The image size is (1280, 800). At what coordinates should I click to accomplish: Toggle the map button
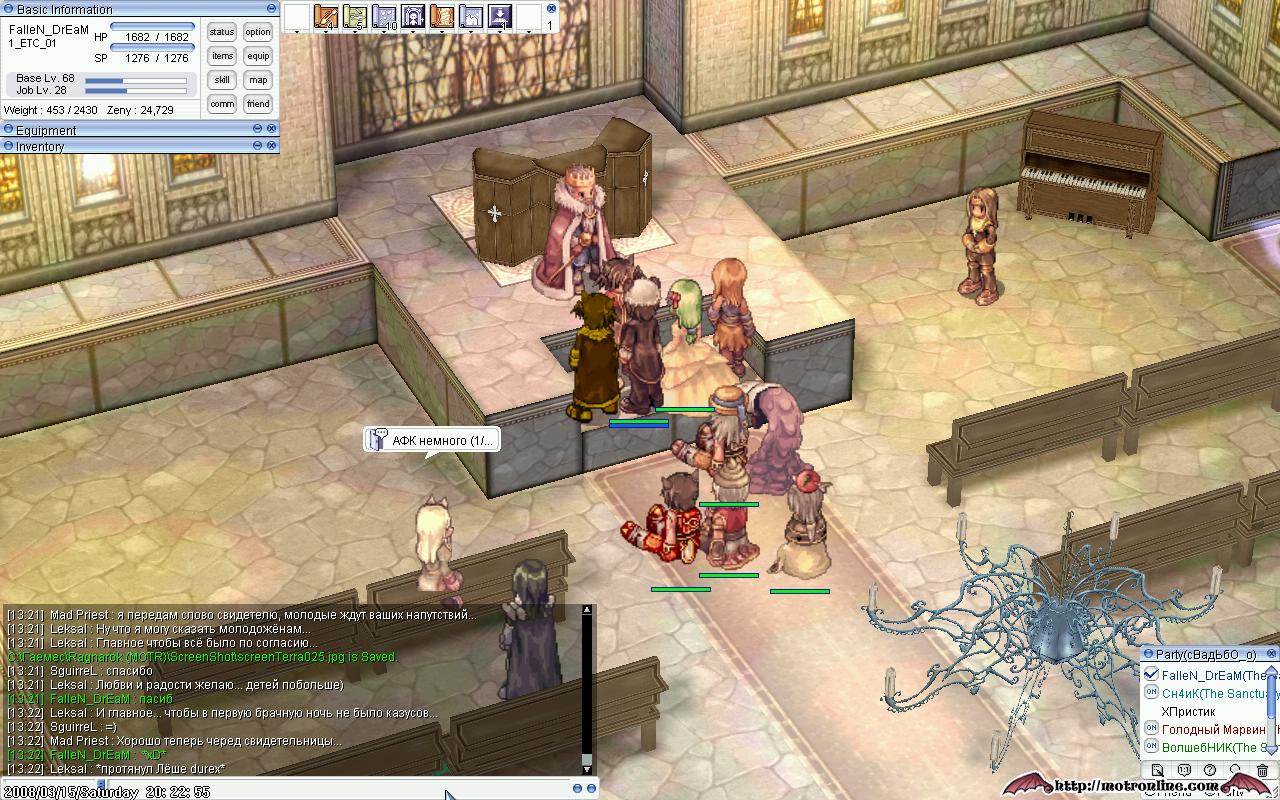point(258,80)
